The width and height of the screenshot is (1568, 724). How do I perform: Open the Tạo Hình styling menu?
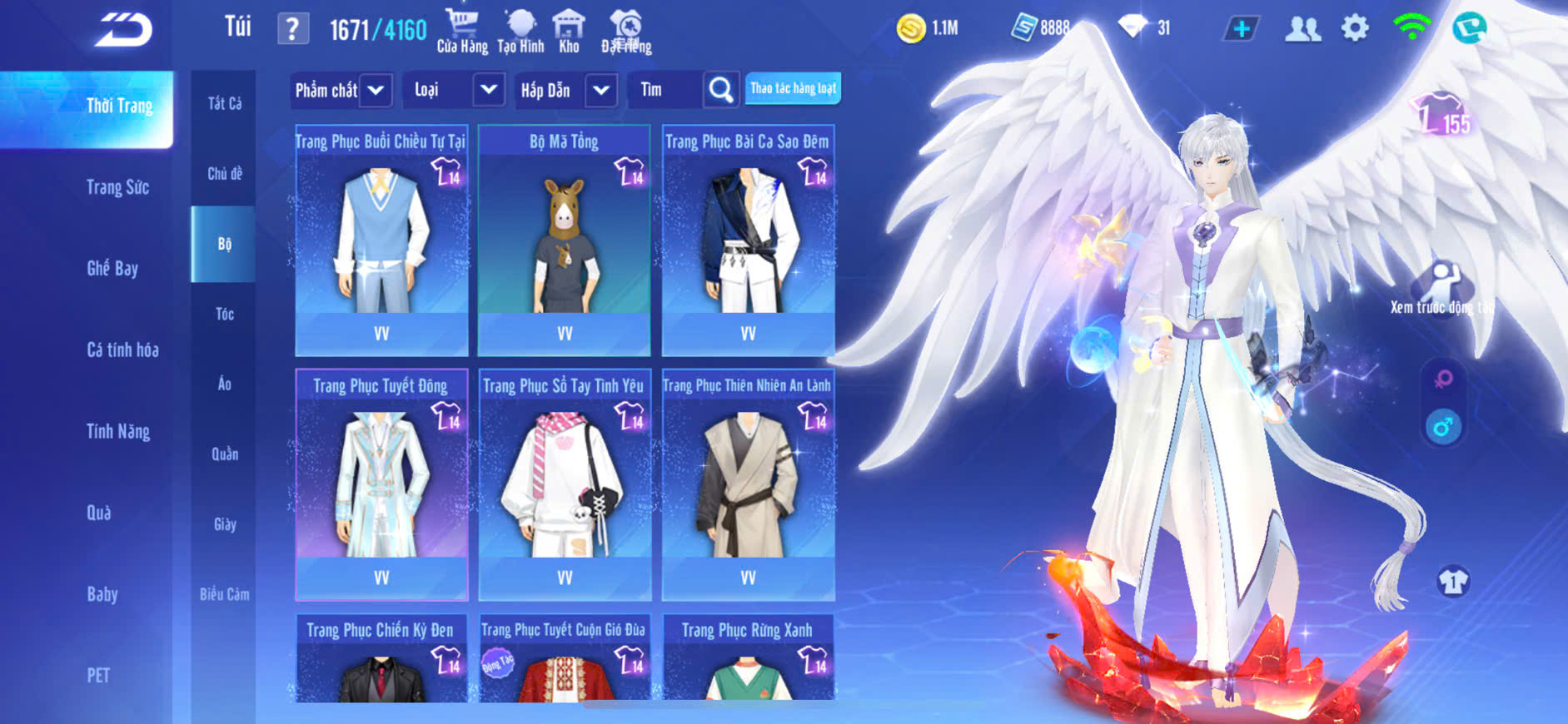pyautogui.click(x=520, y=32)
